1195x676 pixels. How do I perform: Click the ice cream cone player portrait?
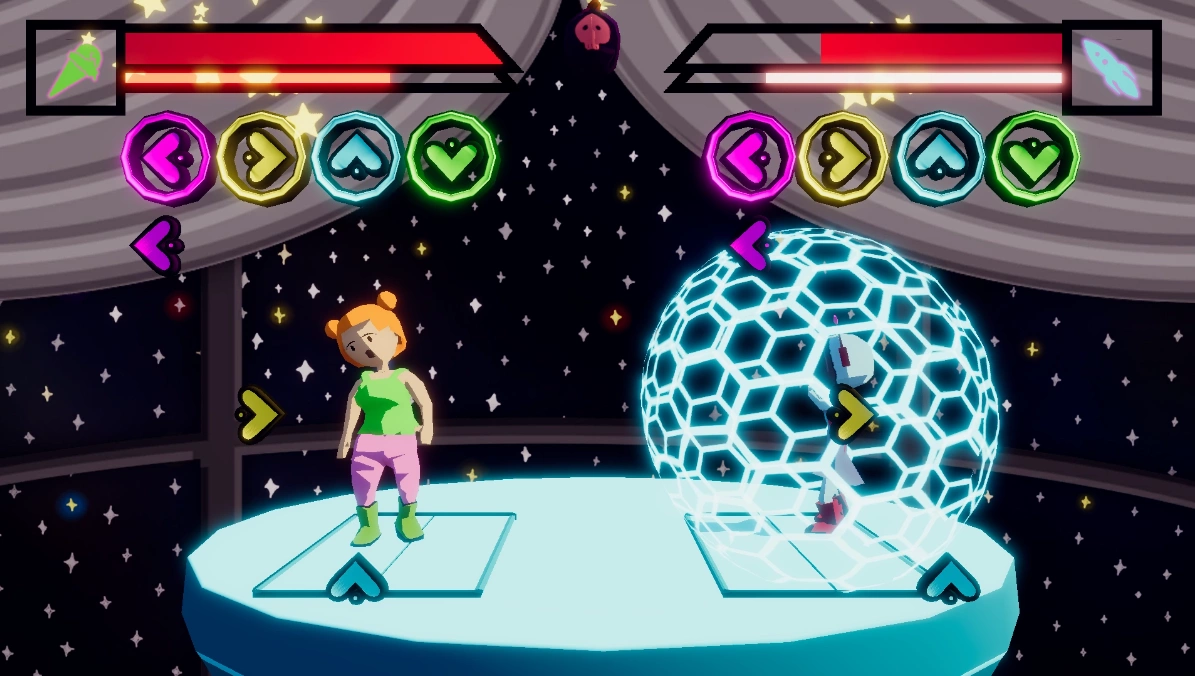(75, 67)
